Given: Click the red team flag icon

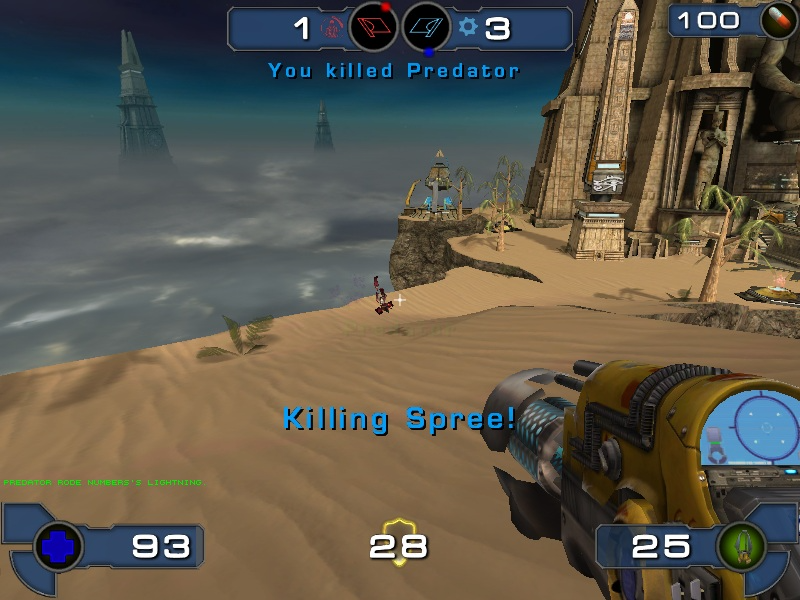Looking at the screenshot, I should point(373,28).
